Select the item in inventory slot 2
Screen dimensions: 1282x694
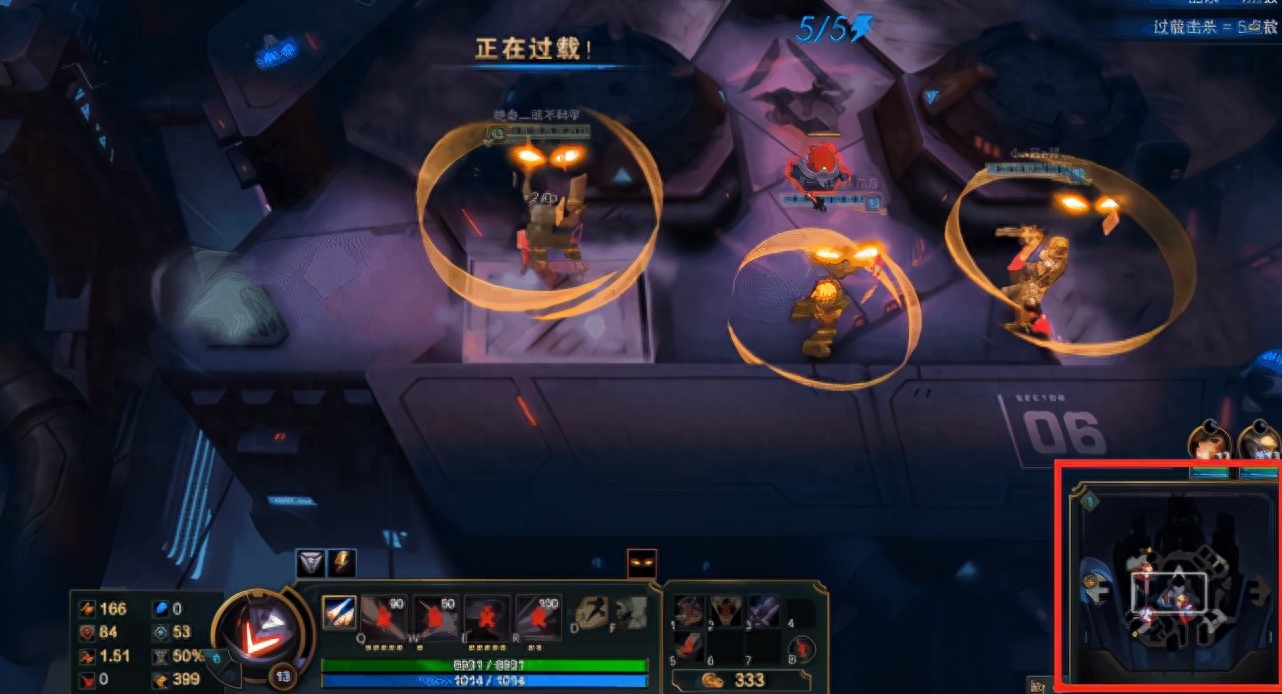tap(725, 611)
